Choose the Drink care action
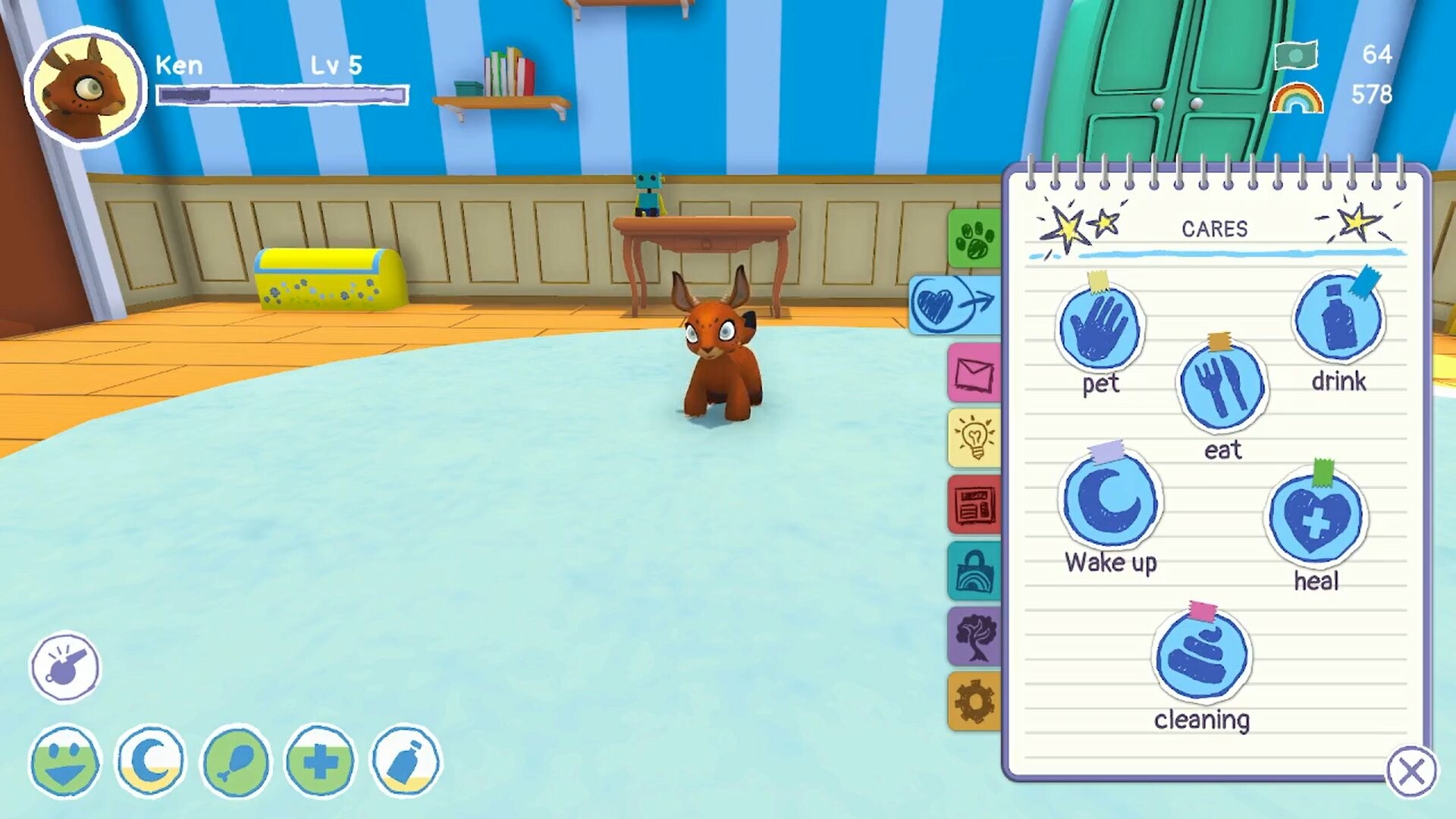Image resolution: width=1456 pixels, height=819 pixels. 1338,318
